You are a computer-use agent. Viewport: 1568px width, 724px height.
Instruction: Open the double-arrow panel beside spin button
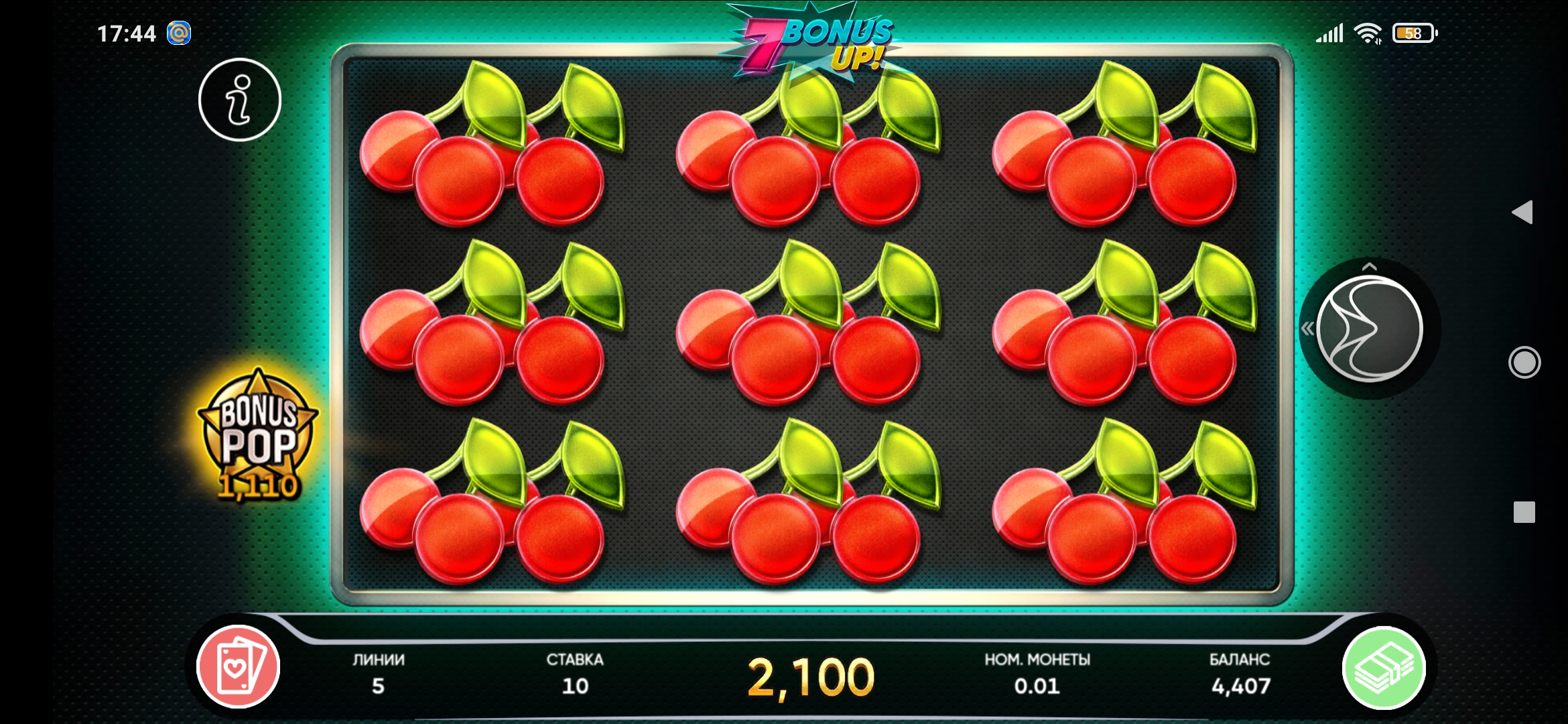(x=1307, y=328)
